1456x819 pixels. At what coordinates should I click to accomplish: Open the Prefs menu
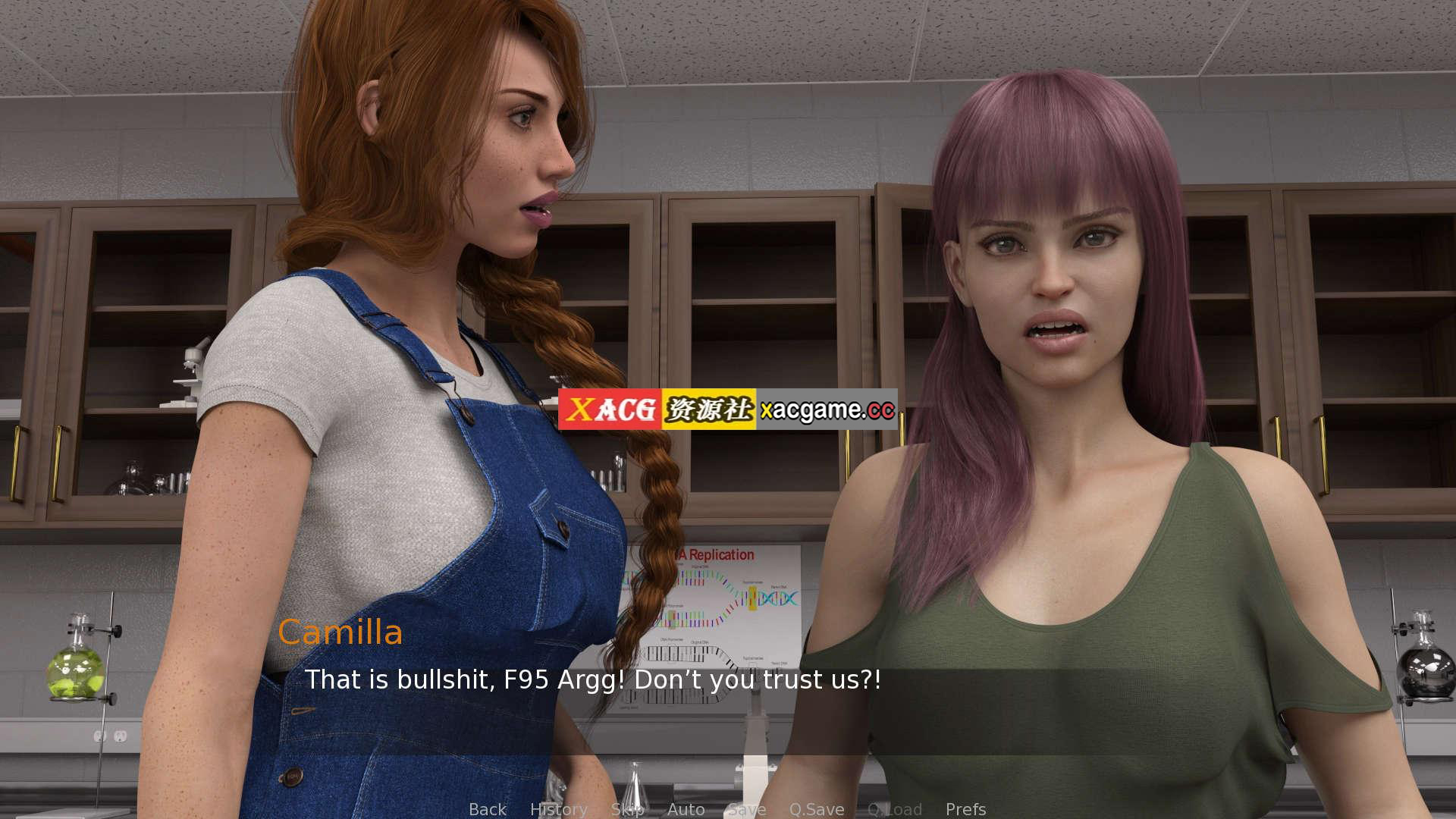tap(965, 809)
